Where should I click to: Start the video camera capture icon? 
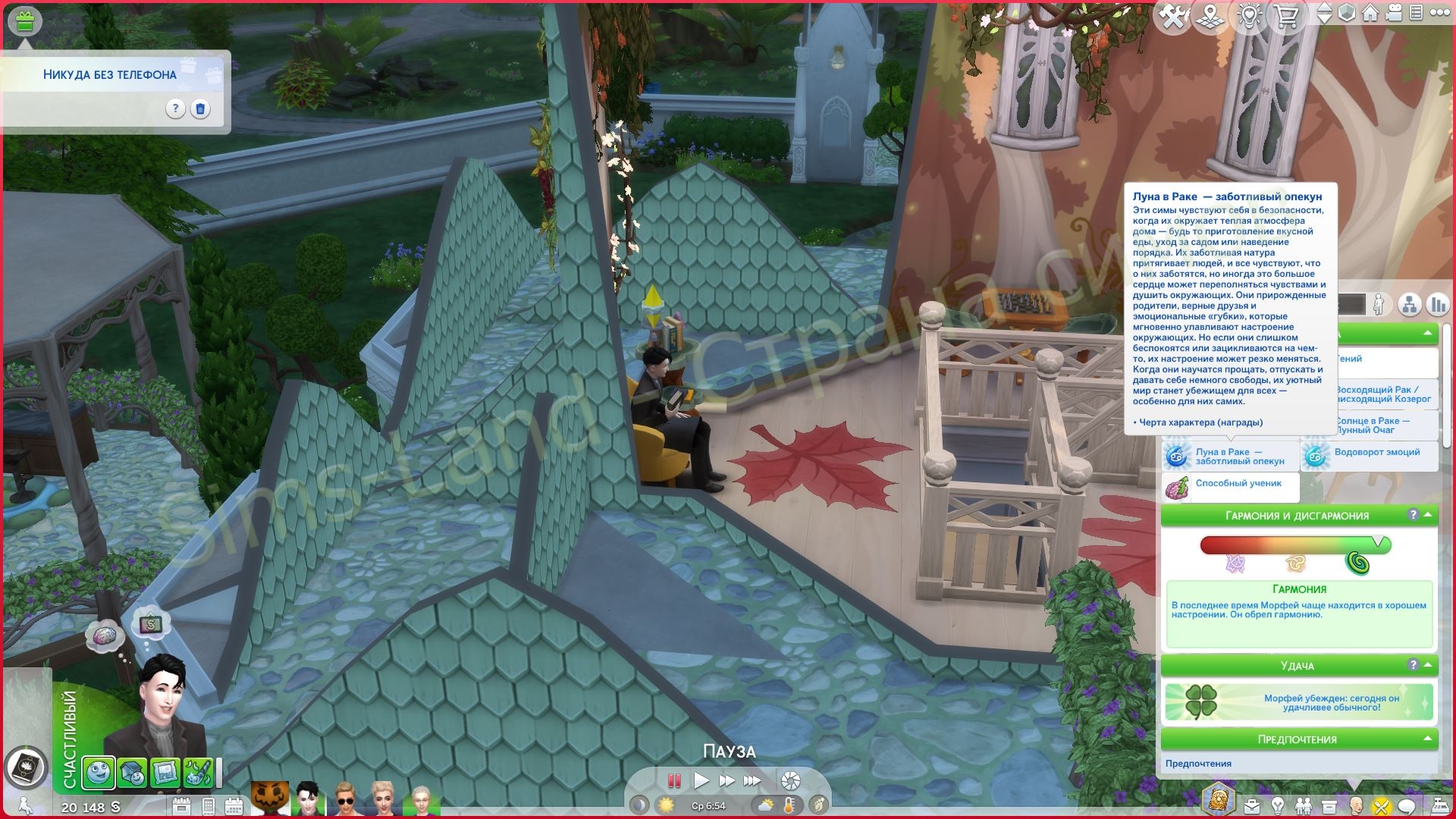click(x=1395, y=13)
